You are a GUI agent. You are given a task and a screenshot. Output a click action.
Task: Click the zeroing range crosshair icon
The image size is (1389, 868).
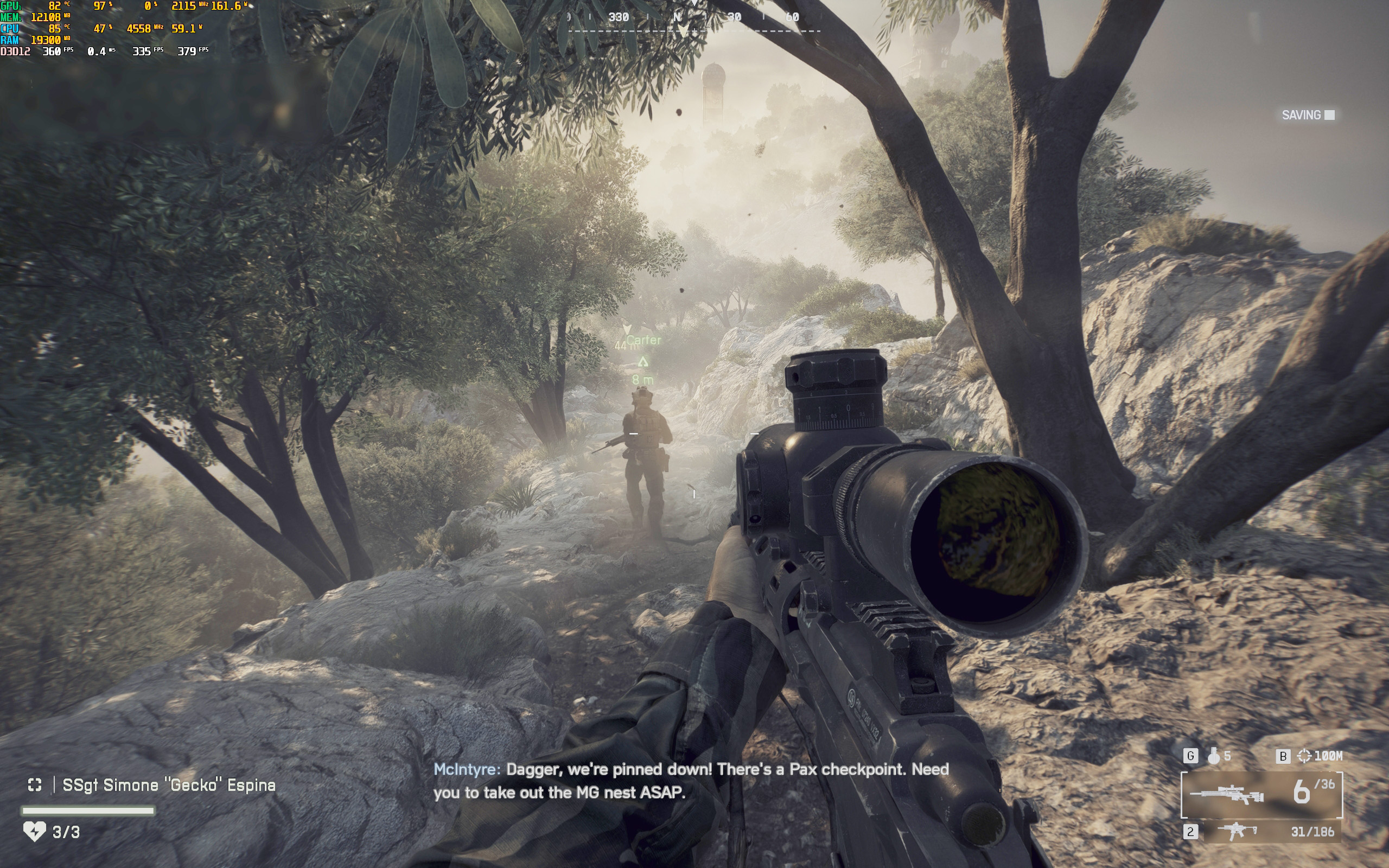1304,756
